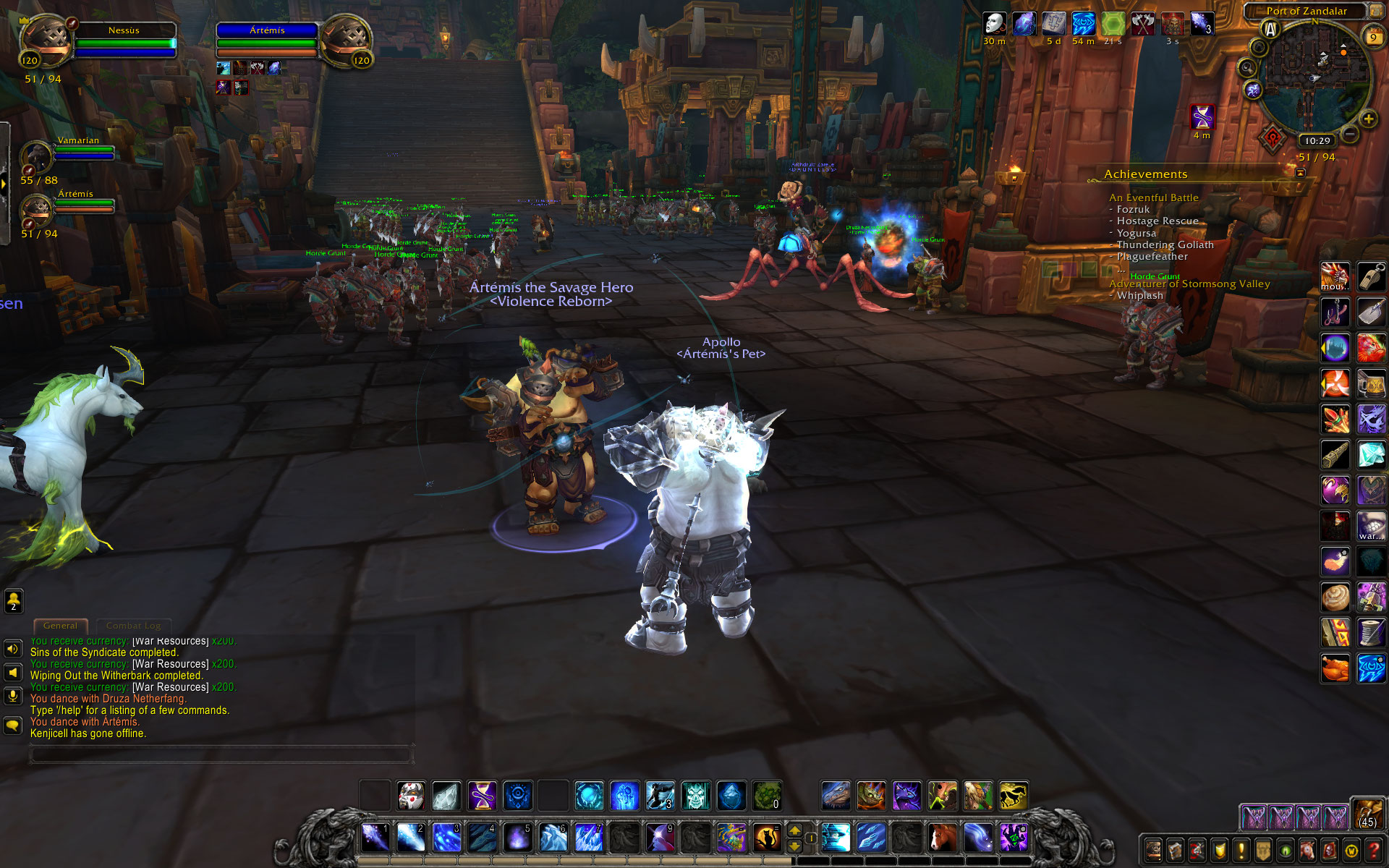This screenshot has width=1389, height=868.
Task: Open the Collections horse-head micro button
Action: pos(1308,851)
